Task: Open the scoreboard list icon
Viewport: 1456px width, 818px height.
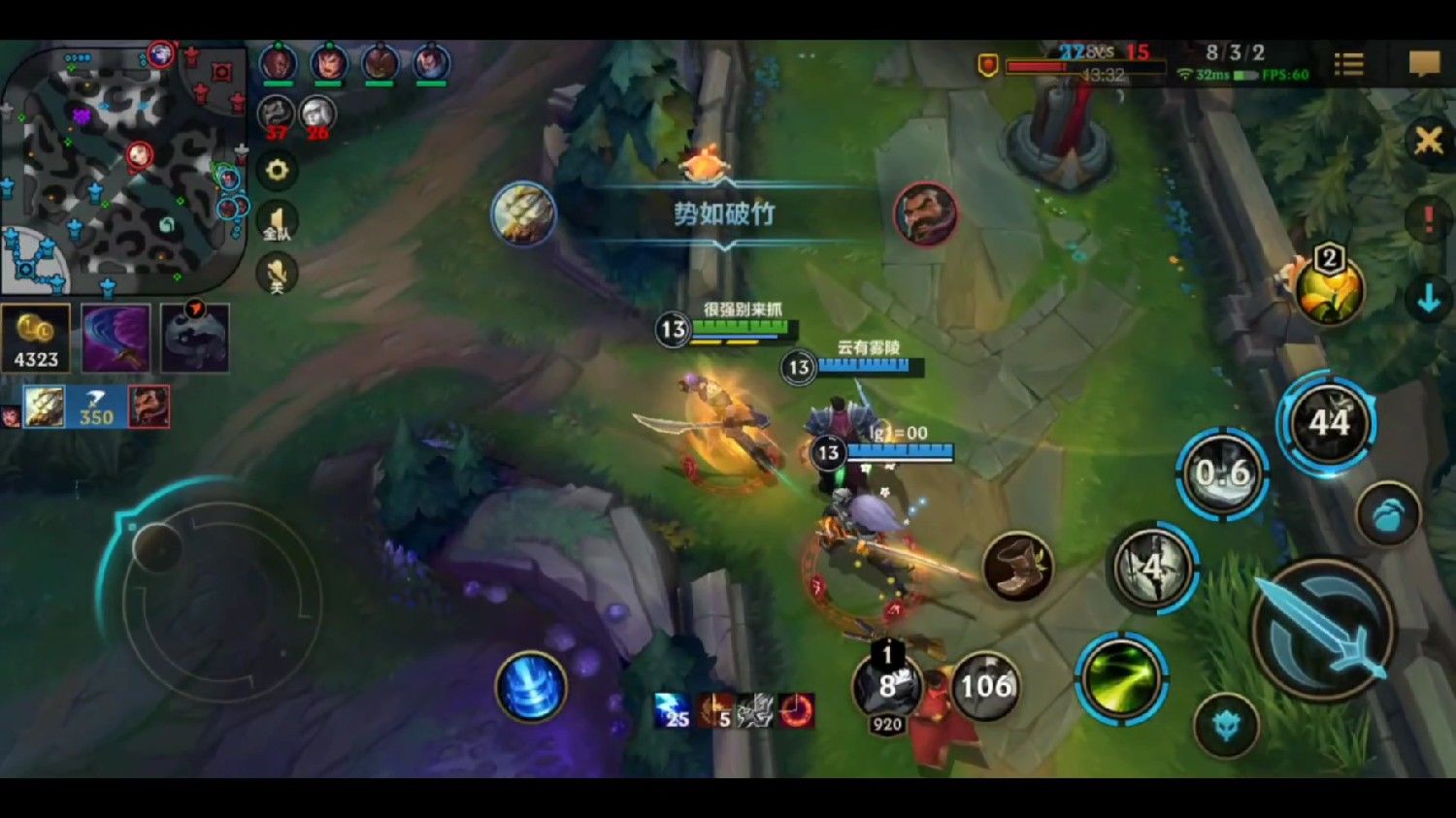Action: 1348,64
